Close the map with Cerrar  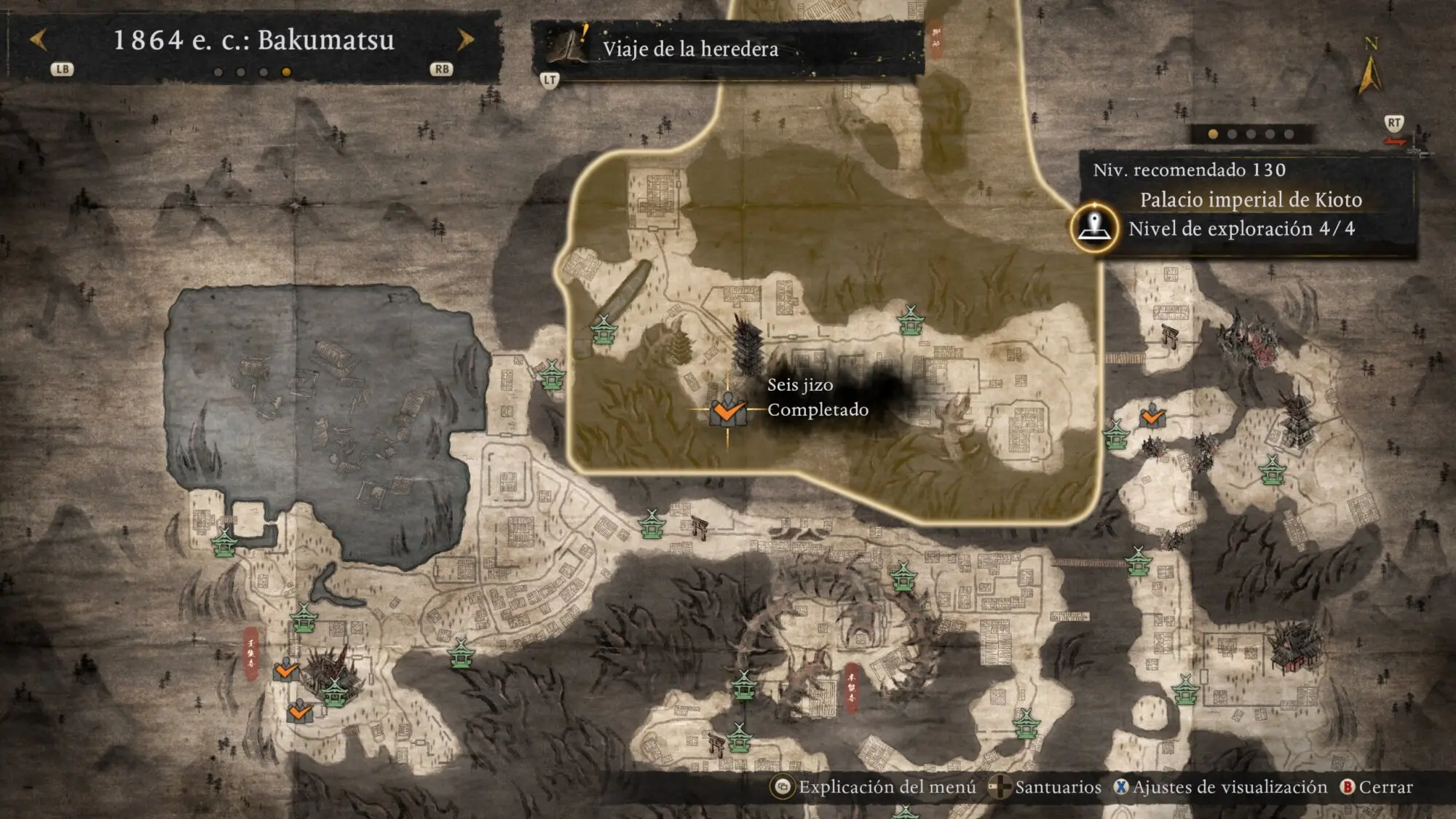pos(1377,787)
